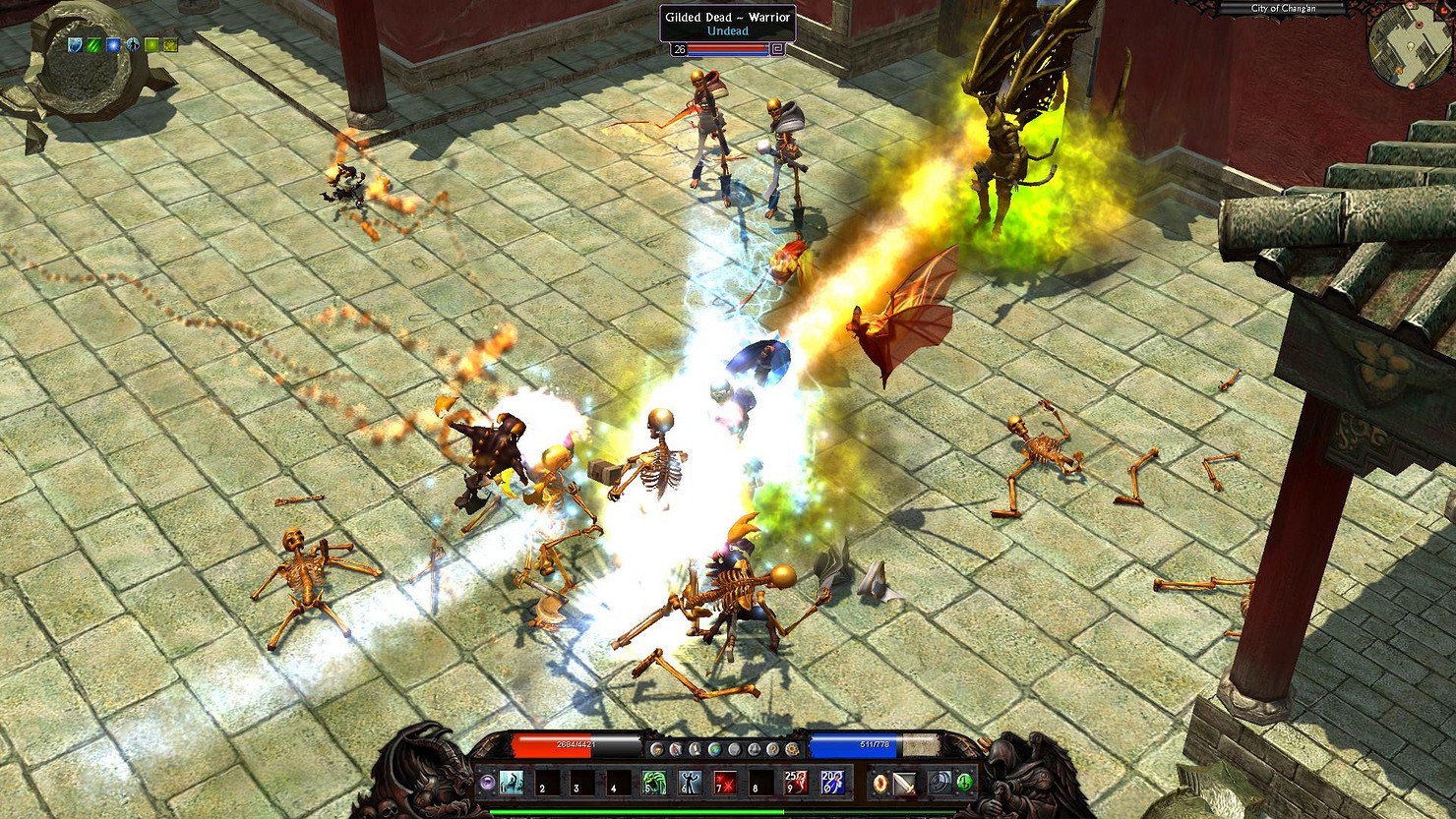Click the green globe menu button

pyautogui.click(x=715, y=749)
